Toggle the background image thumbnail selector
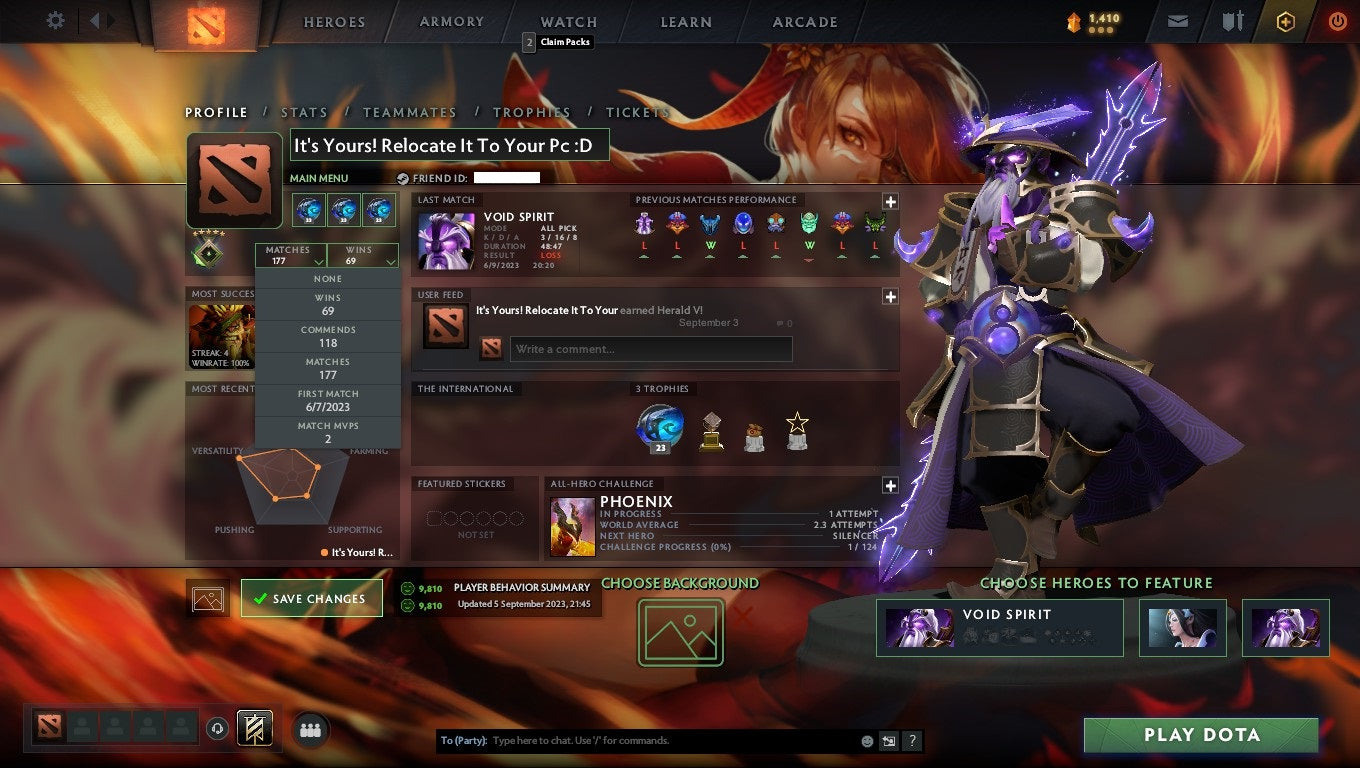 (206, 597)
